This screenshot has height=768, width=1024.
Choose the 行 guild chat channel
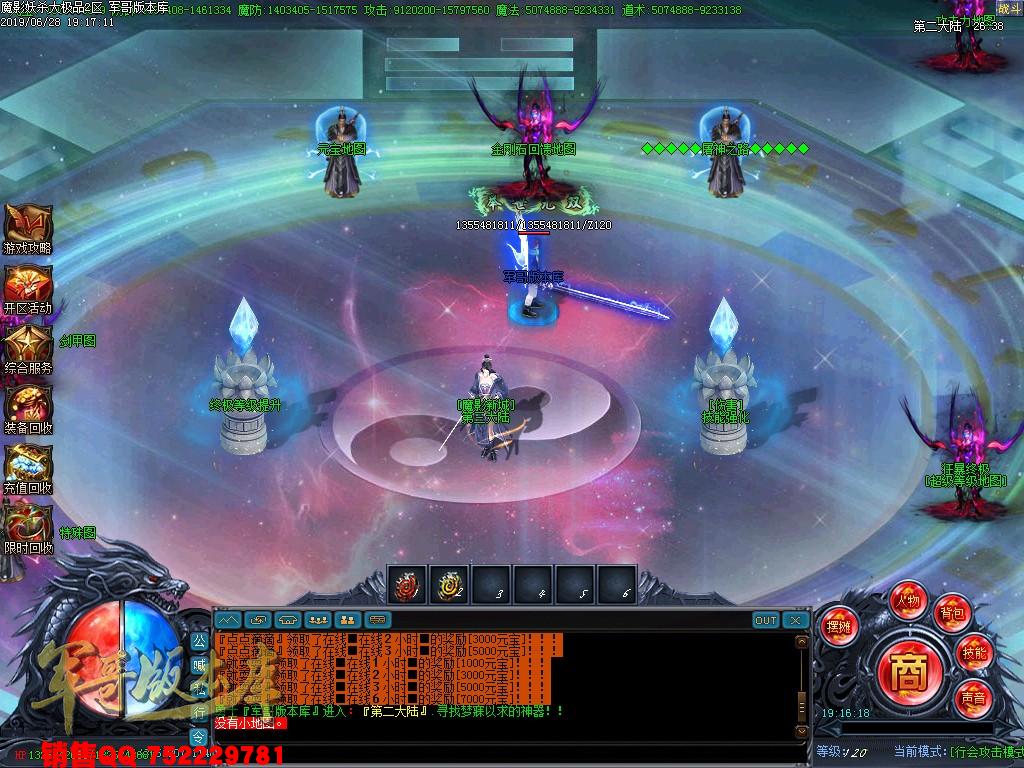coord(199,713)
